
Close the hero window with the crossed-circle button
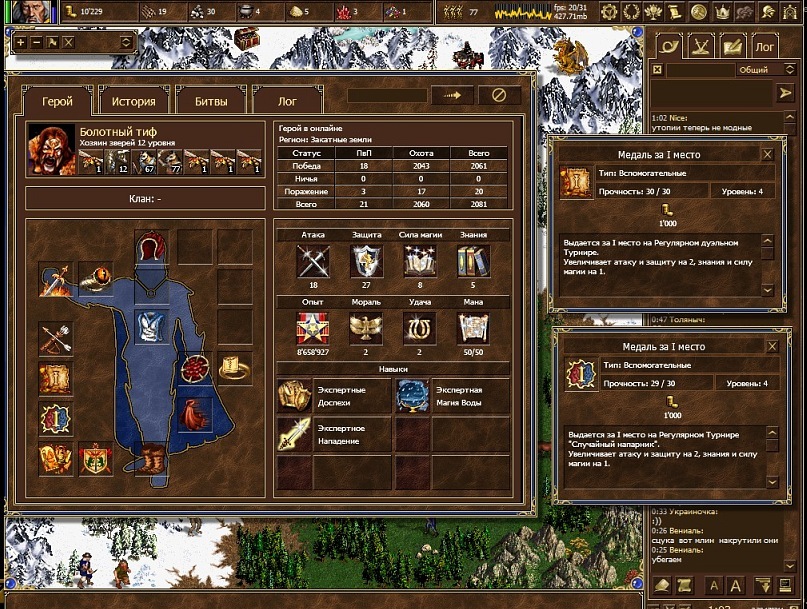click(499, 95)
